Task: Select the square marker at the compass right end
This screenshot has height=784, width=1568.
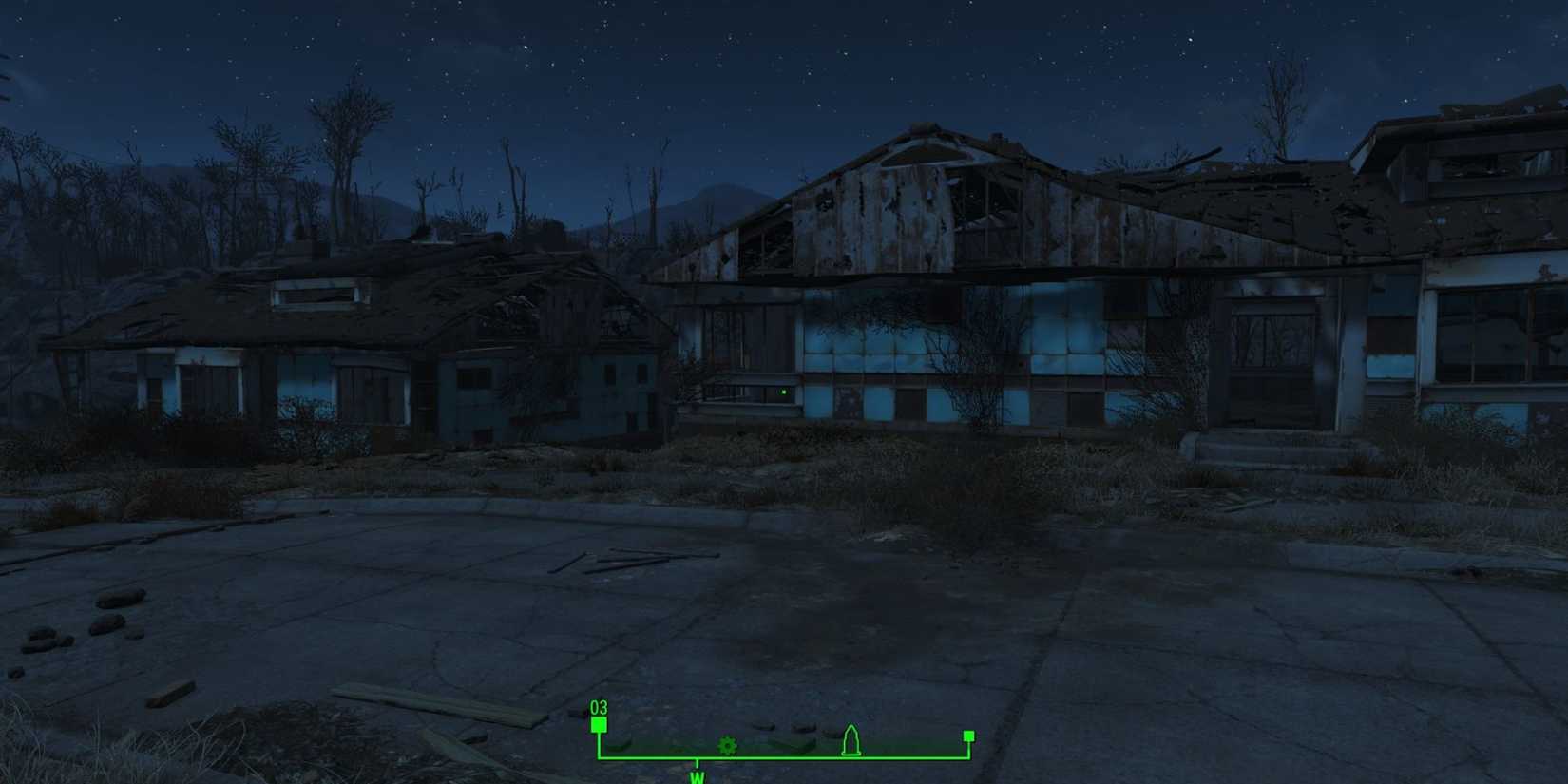Action: pyautogui.click(x=967, y=735)
